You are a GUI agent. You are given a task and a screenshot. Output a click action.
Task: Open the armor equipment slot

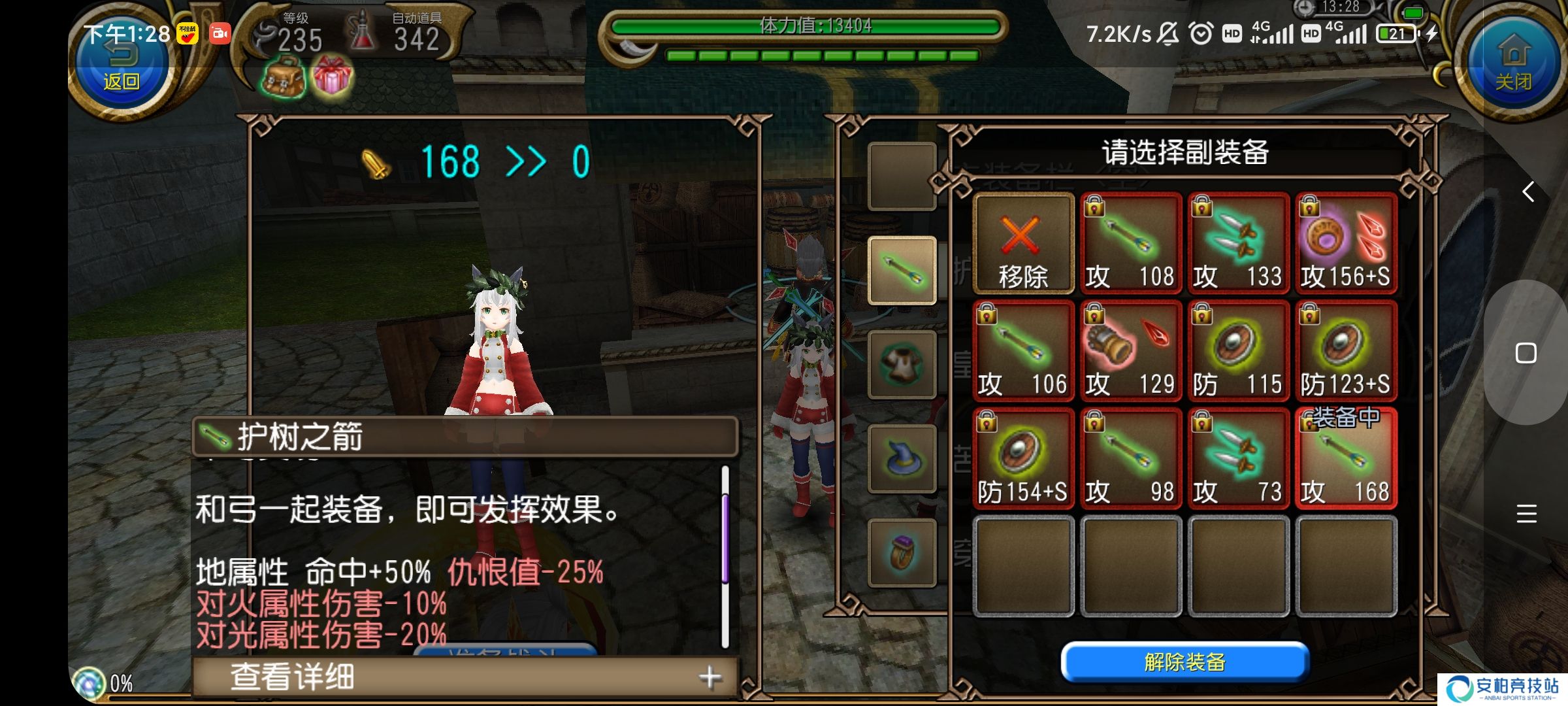coord(902,364)
